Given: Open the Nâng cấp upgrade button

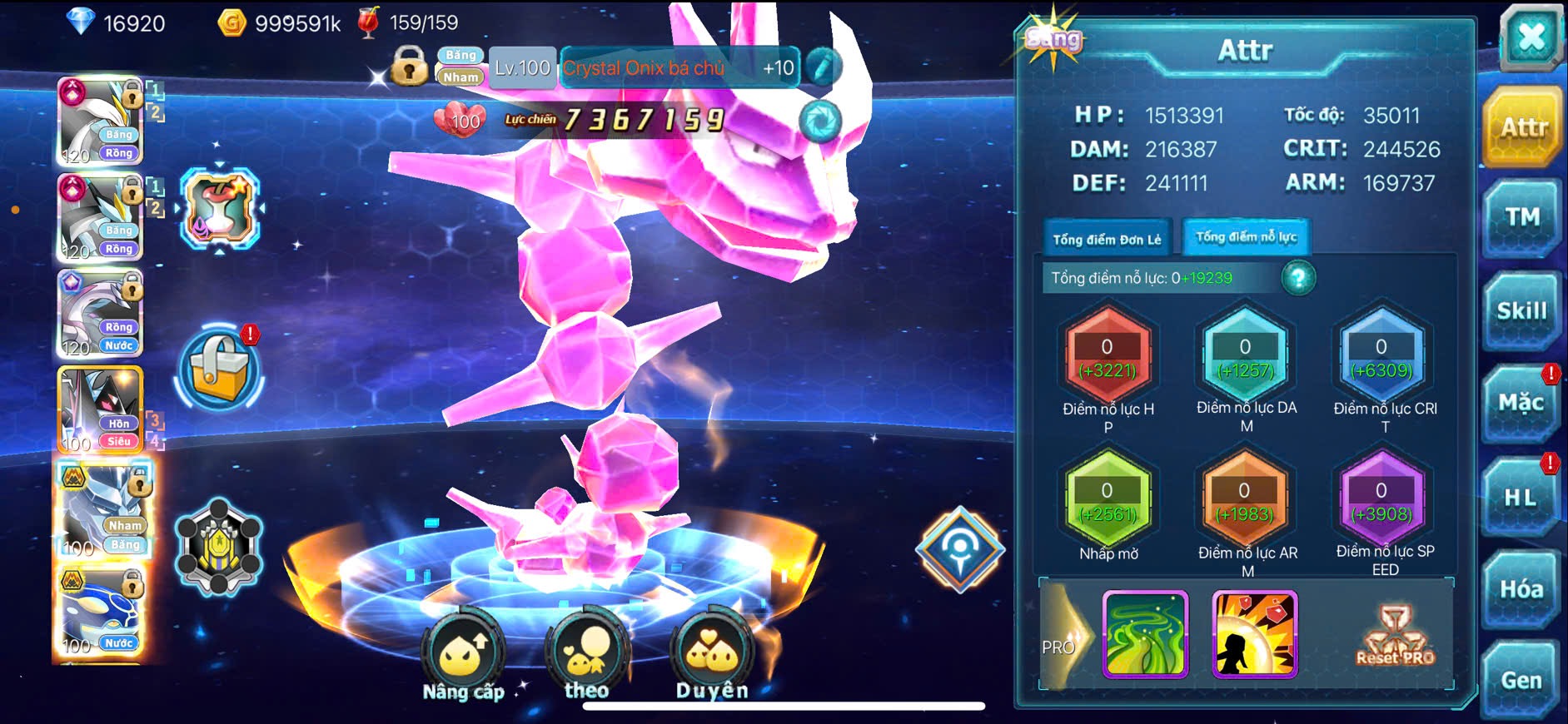Looking at the screenshot, I should (463, 657).
